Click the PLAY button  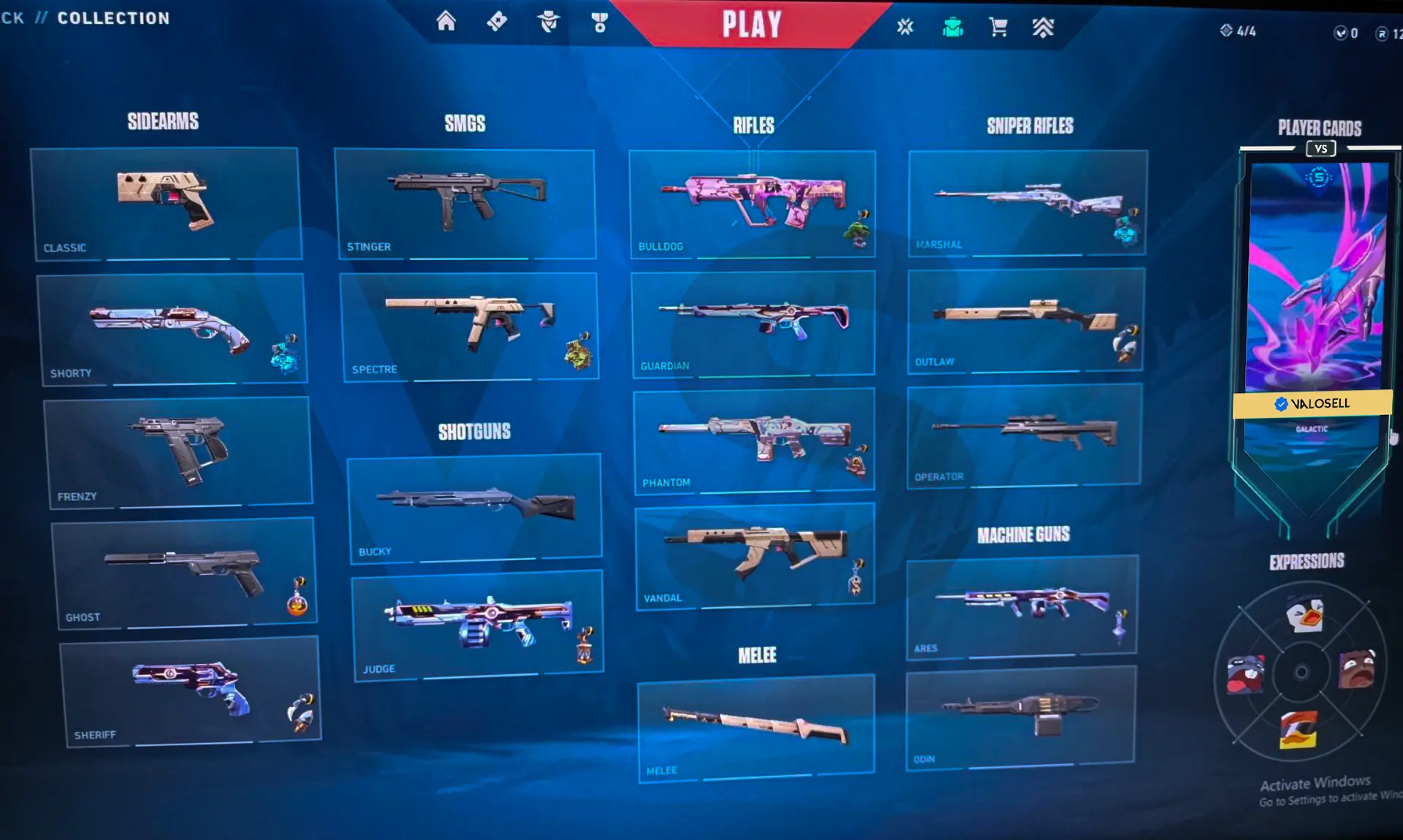click(x=752, y=24)
